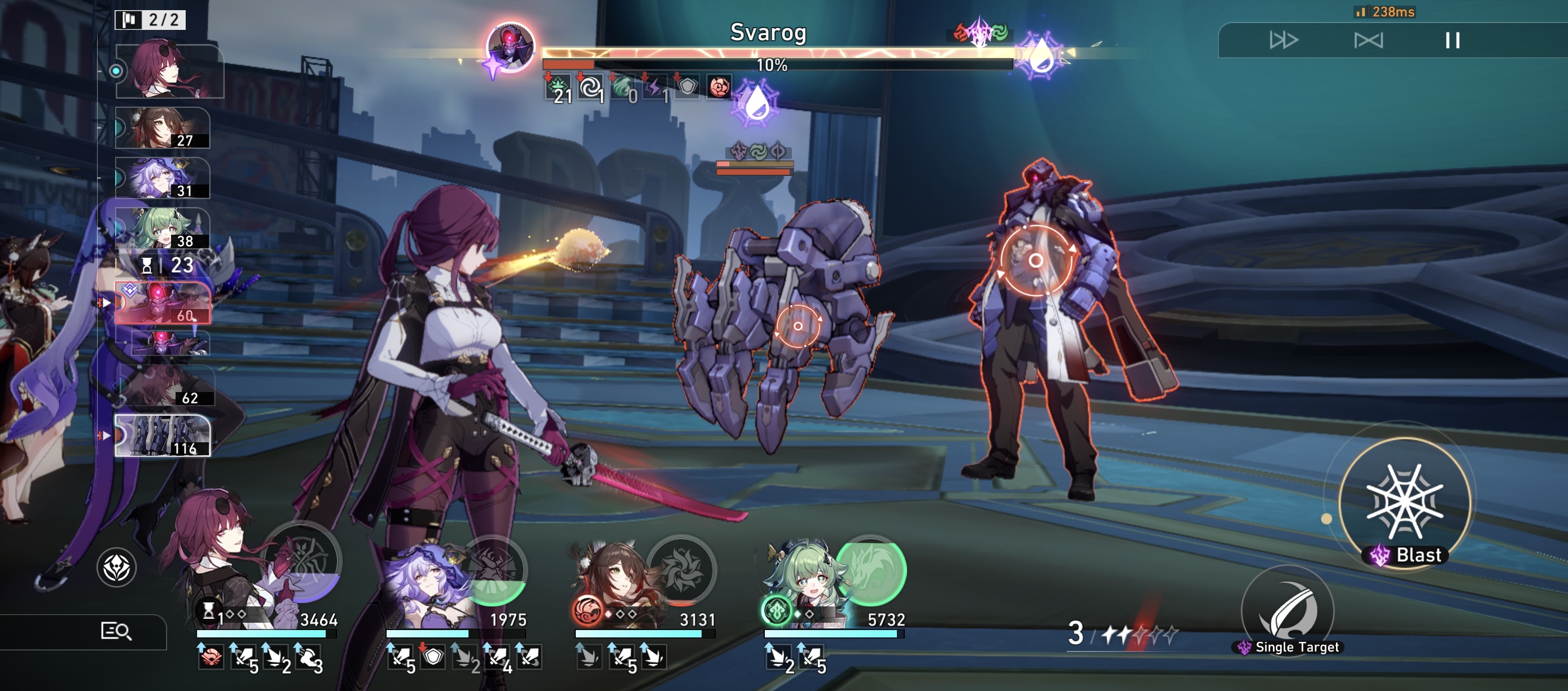This screenshot has height=691, width=1568.
Task: Activate Huohuo's glowing green ultimate icon
Action: click(x=870, y=570)
